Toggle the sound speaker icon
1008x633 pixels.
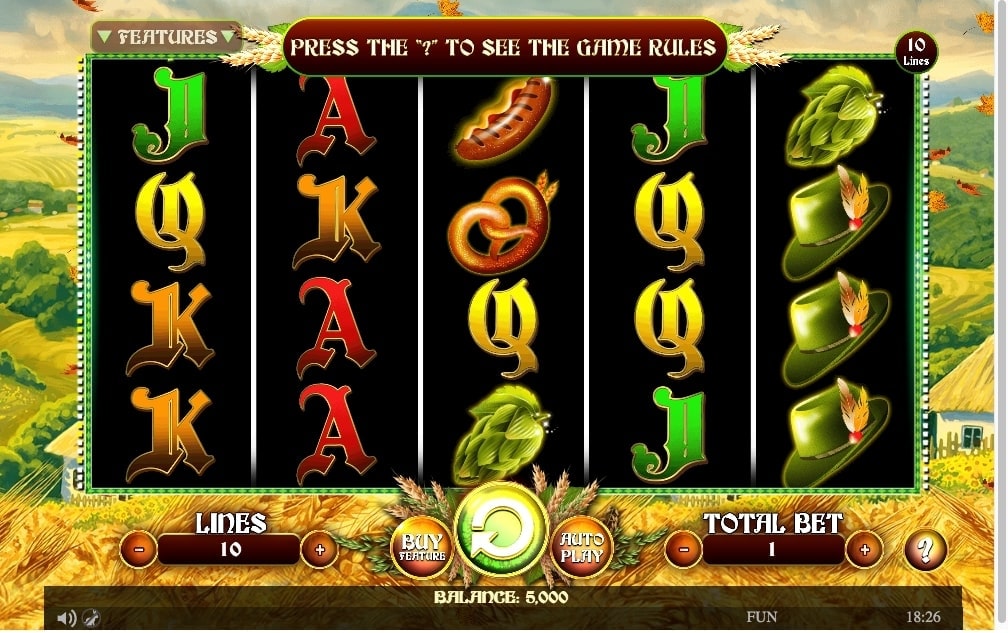tap(66, 618)
